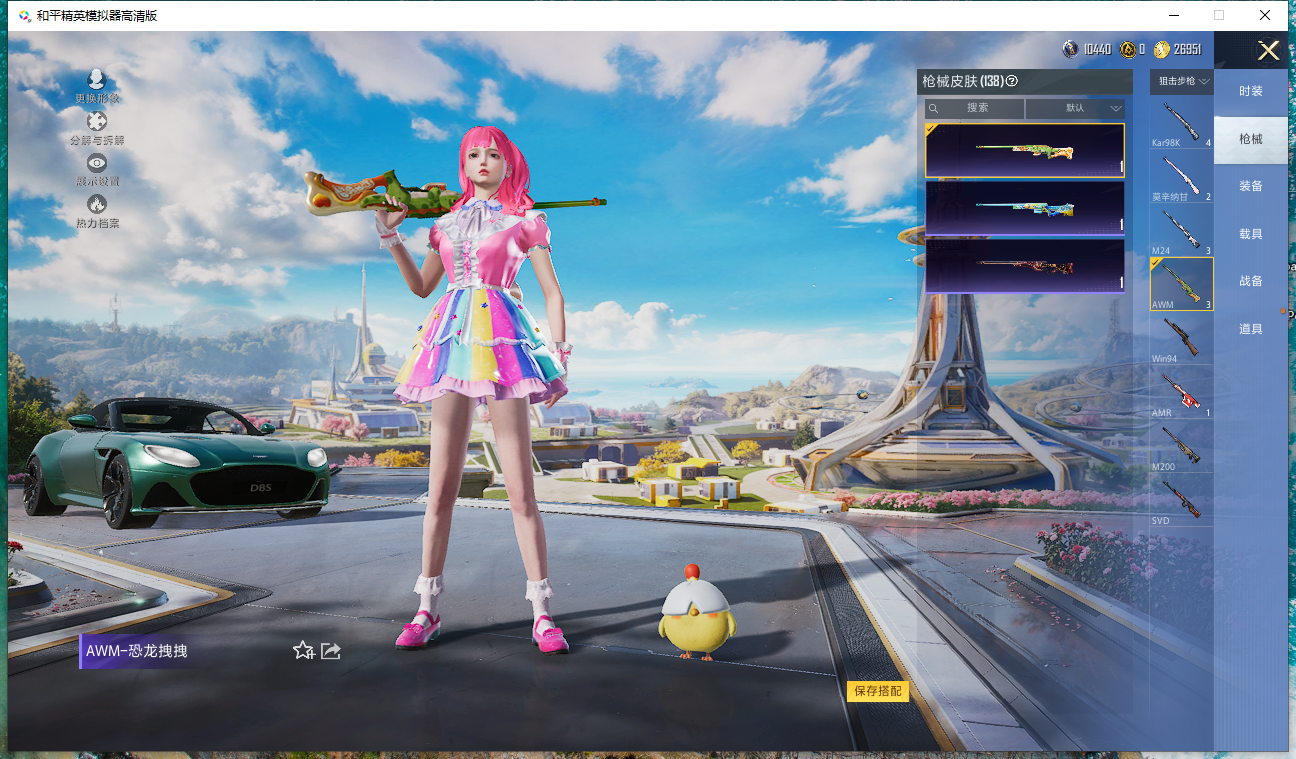Screen dimensions: 1296x759
Task: Open the 战备 tab
Action: pos(1250,281)
